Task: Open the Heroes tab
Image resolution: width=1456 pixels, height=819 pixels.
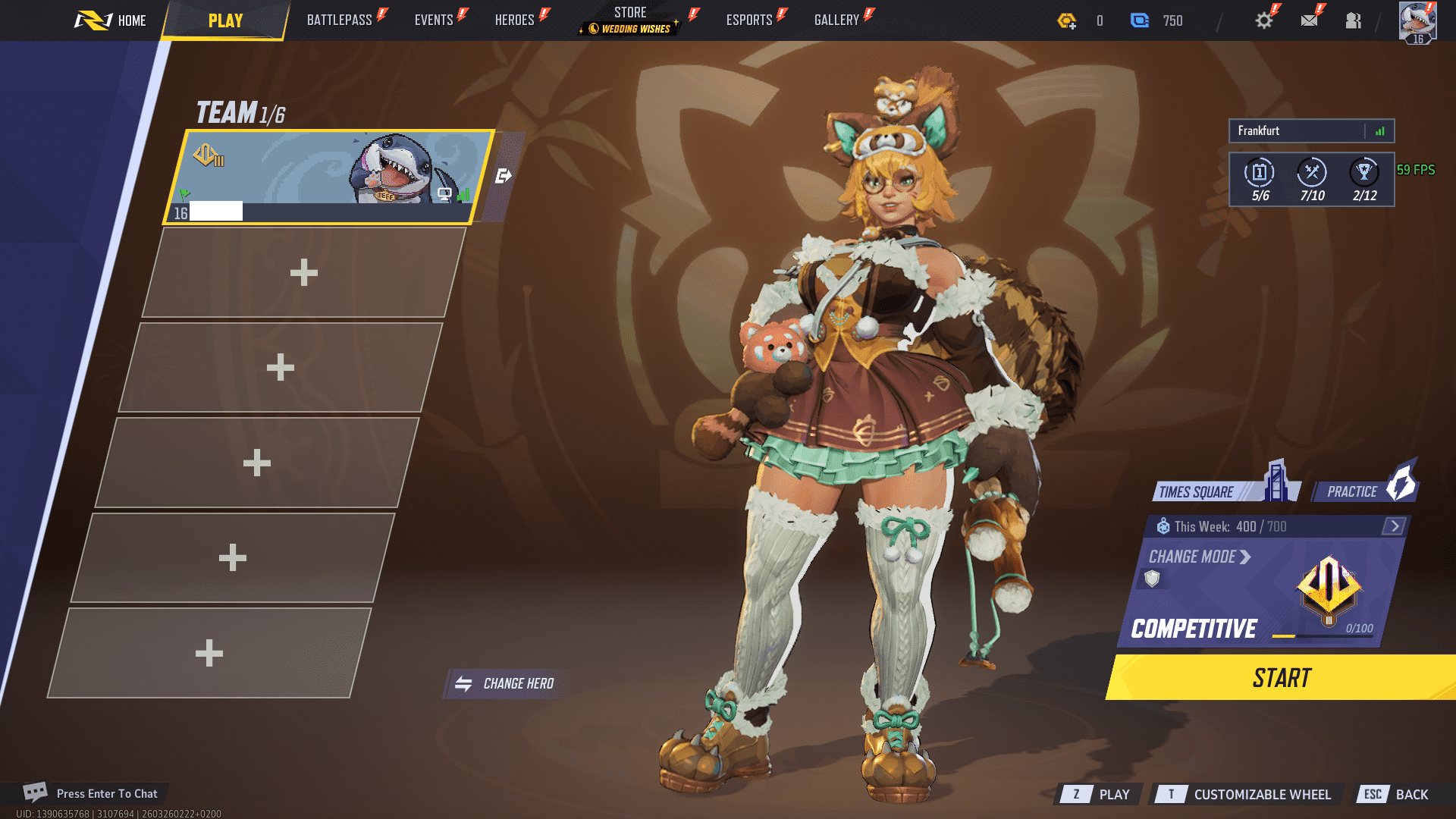Action: pos(515,20)
